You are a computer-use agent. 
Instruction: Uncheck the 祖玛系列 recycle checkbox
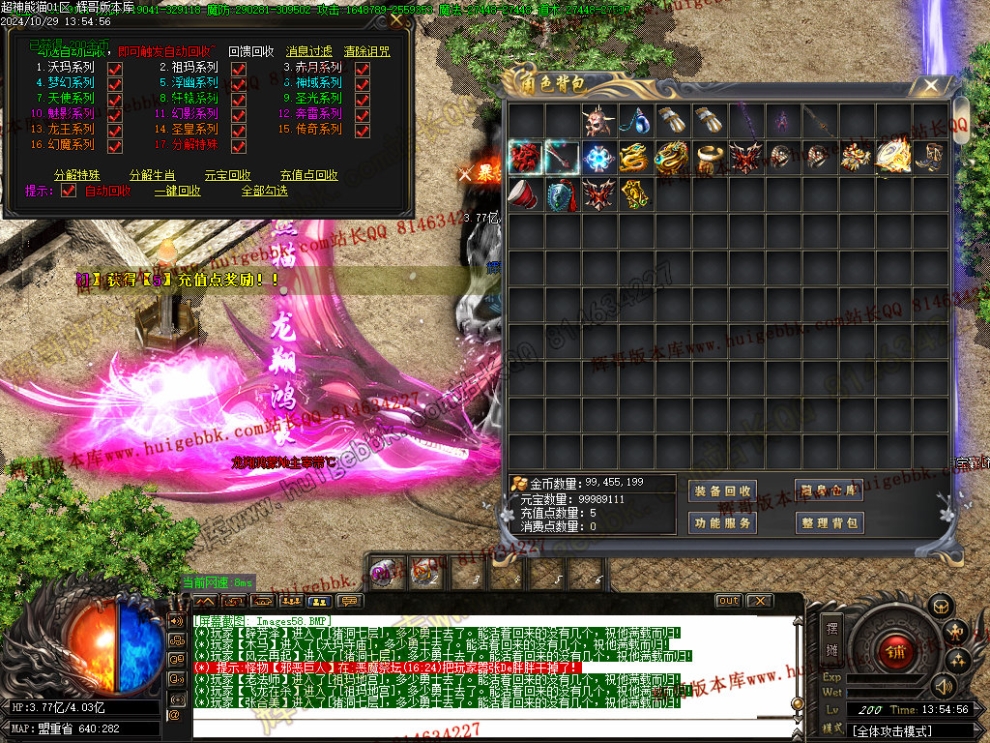(238, 68)
